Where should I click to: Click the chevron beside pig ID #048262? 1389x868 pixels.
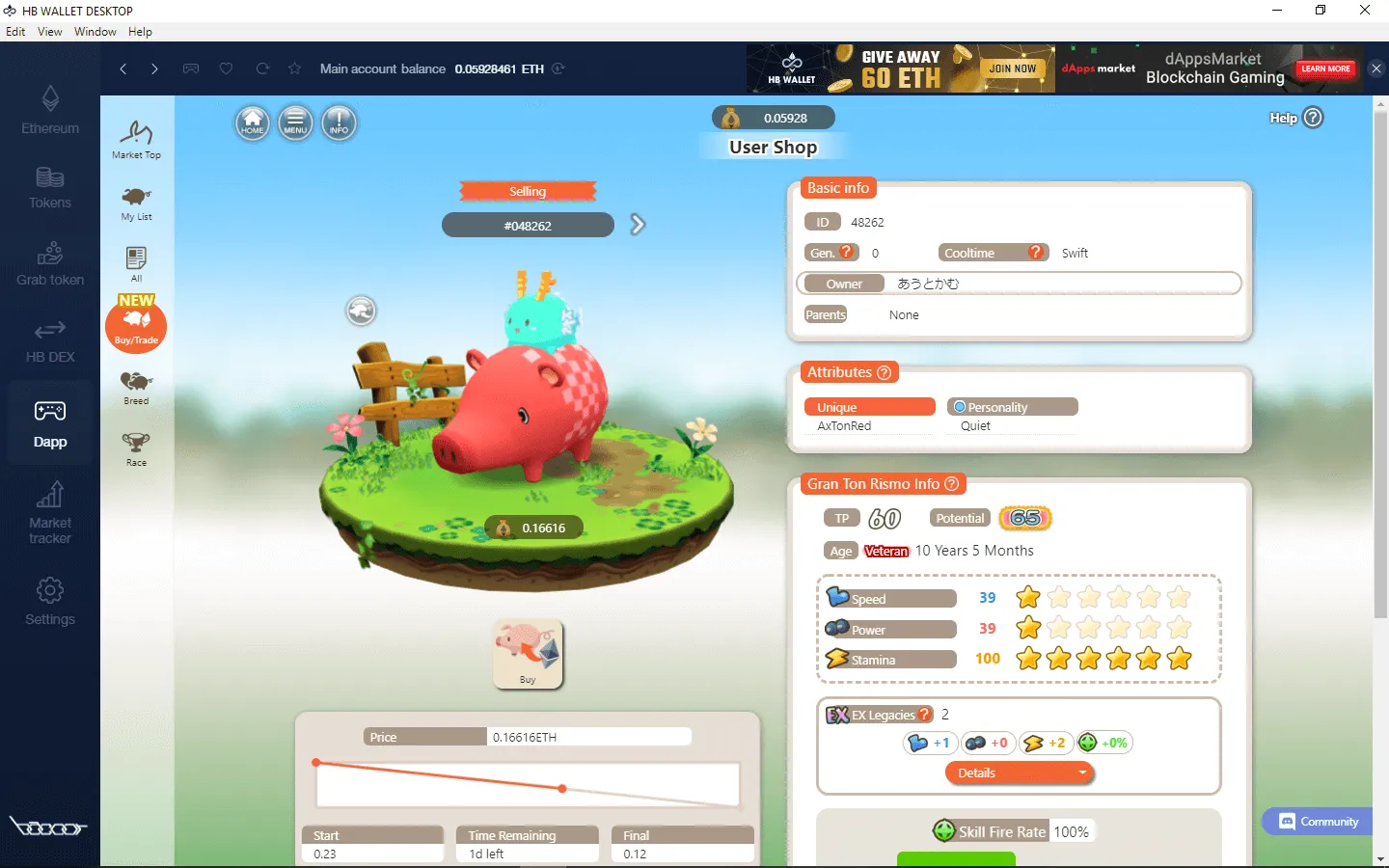coord(636,224)
